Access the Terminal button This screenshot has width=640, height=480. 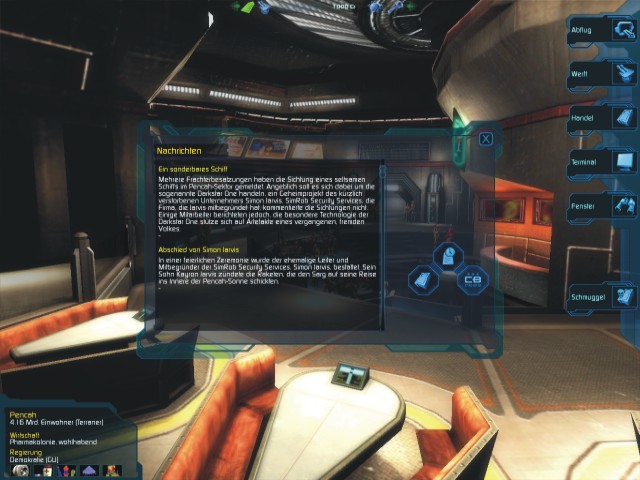[x=603, y=161]
